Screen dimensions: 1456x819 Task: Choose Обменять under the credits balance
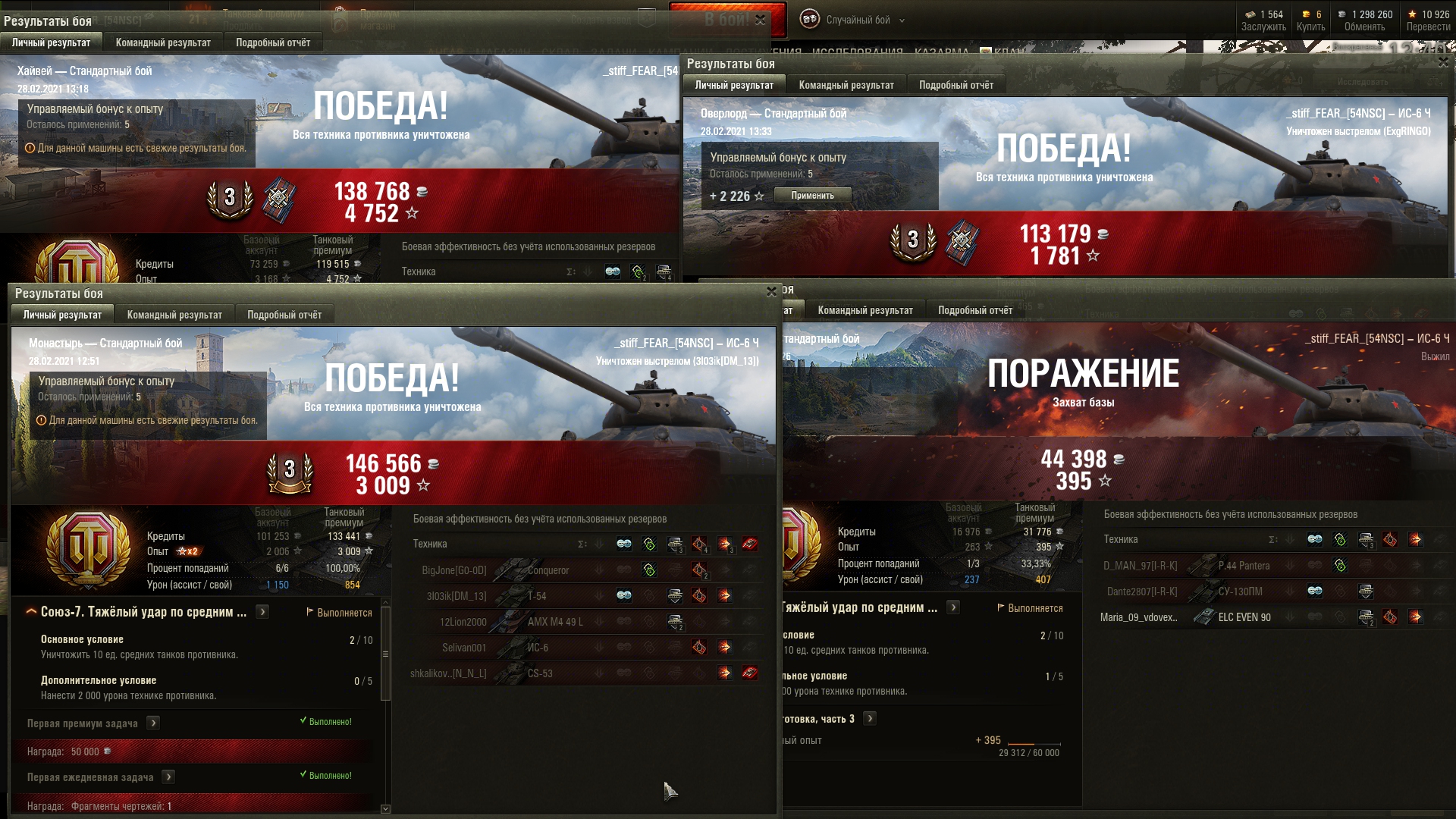coord(1364,27)
